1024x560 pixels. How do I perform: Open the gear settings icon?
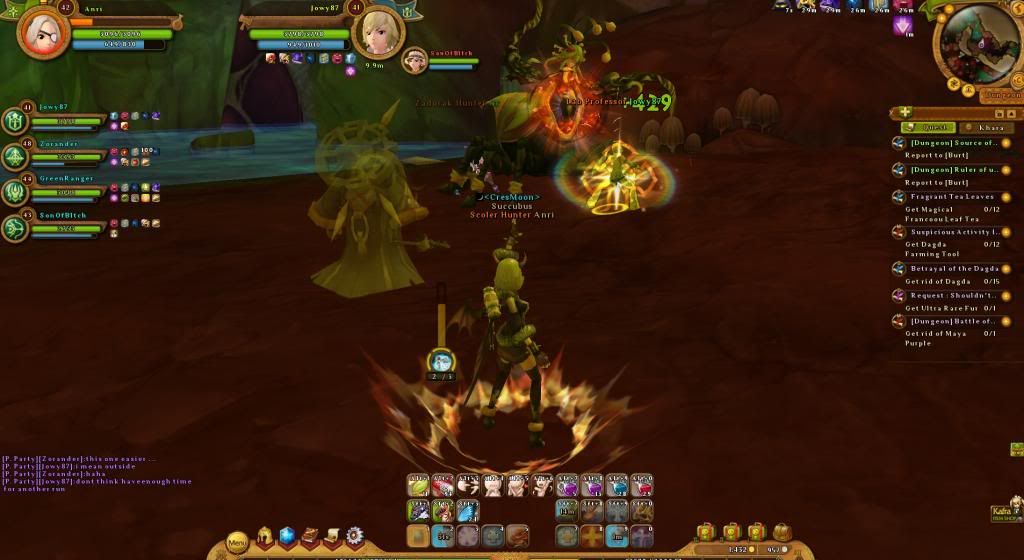[x=354, y=537]
